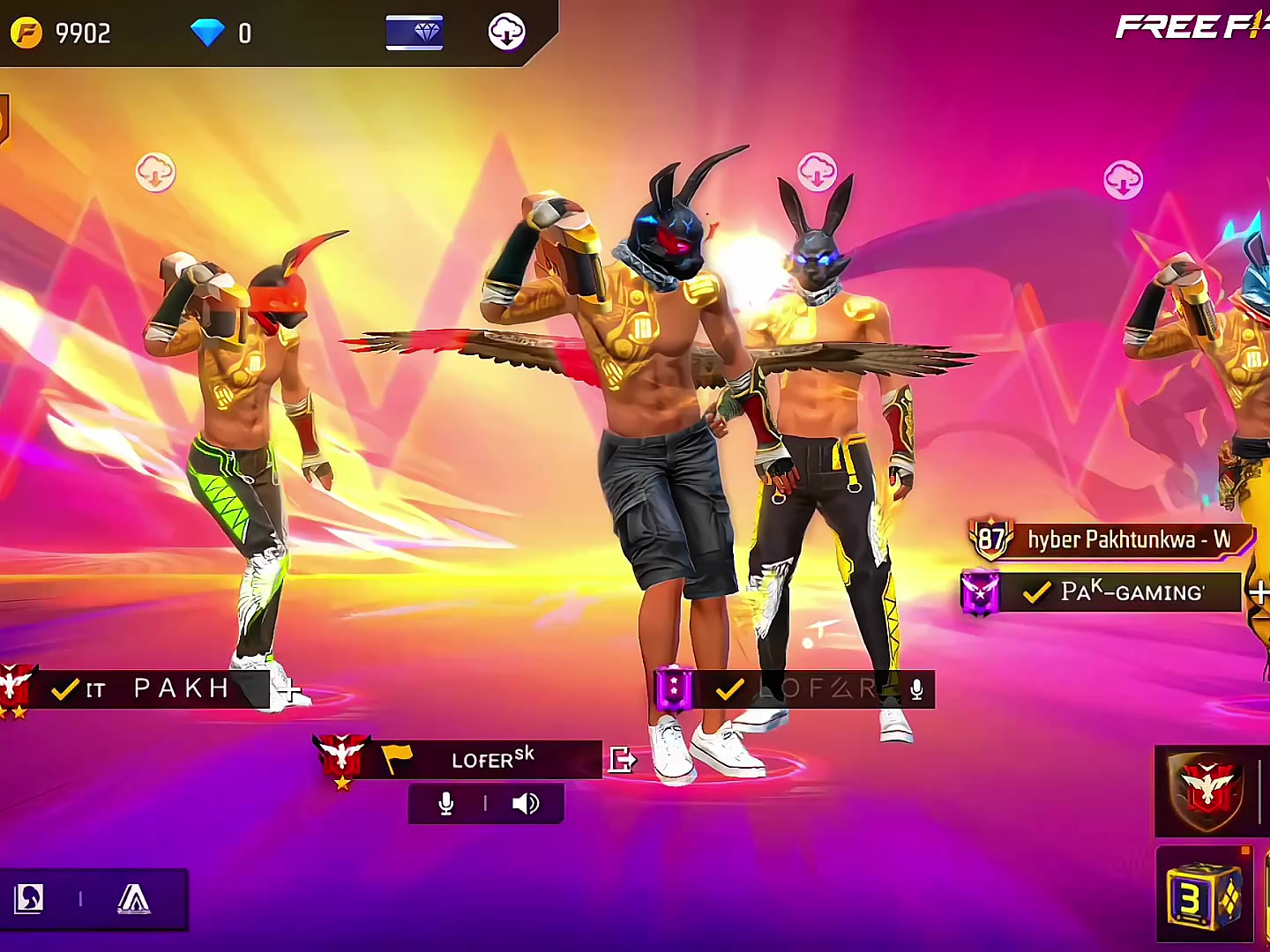
Task: Toggle the speaker sound button
Action: 526,804
